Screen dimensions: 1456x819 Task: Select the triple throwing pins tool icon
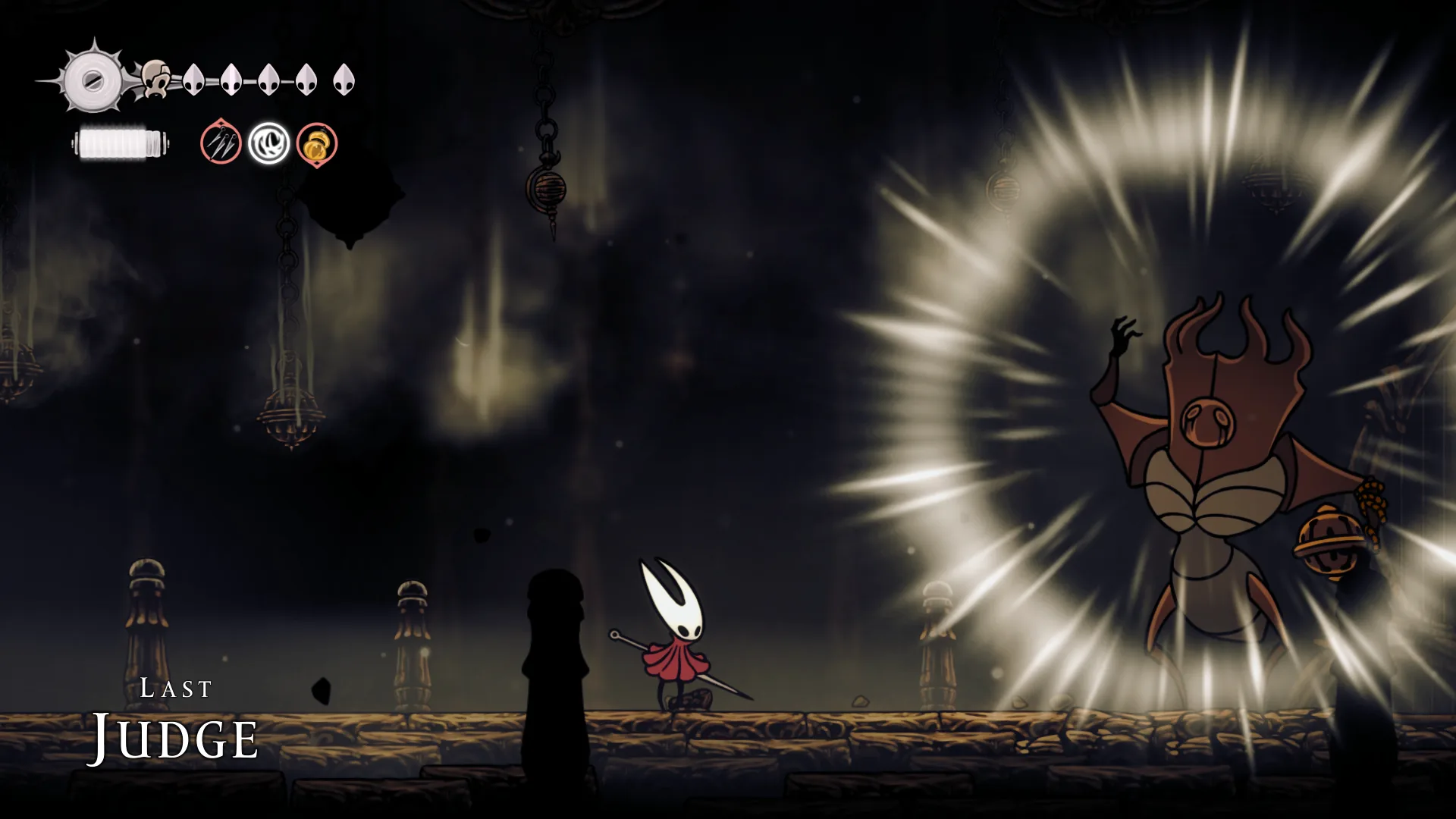pyautogui.click(x=221, y=143)
